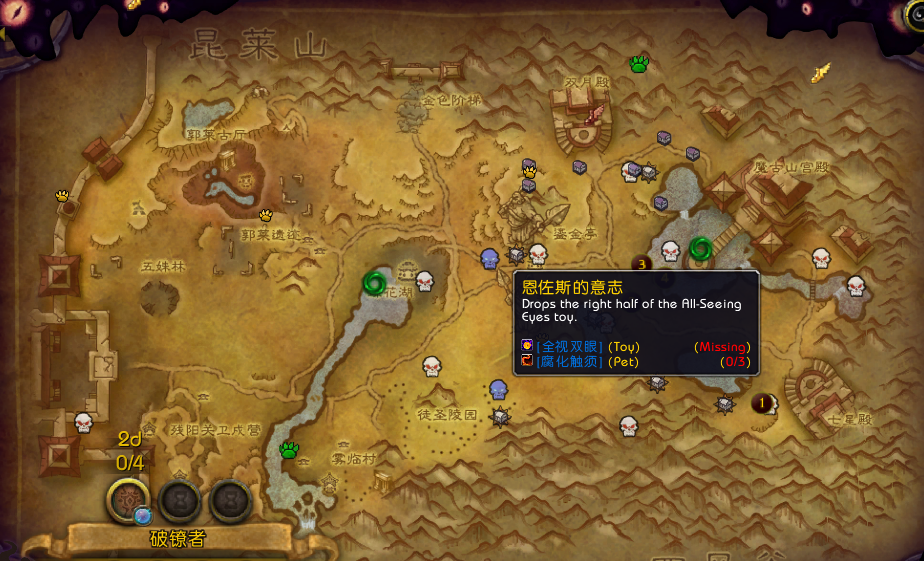Click the numbered 3 map marker
Image resolution: width=924 pixels, height=561 pixels.
641,264
